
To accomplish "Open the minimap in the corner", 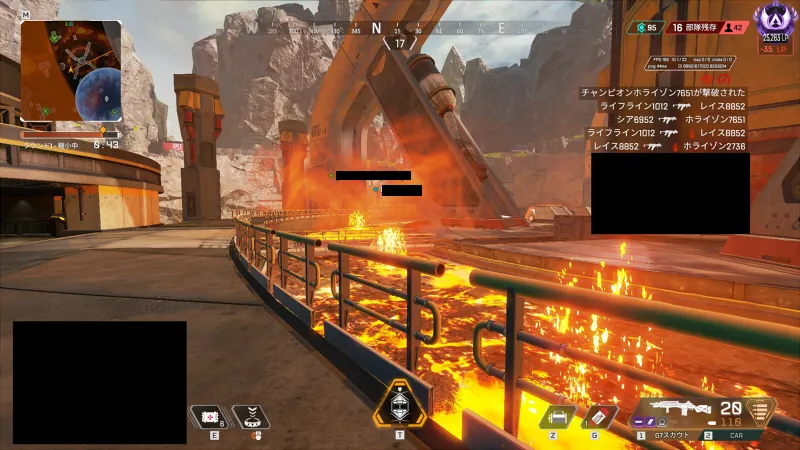I will click(70, 70).
